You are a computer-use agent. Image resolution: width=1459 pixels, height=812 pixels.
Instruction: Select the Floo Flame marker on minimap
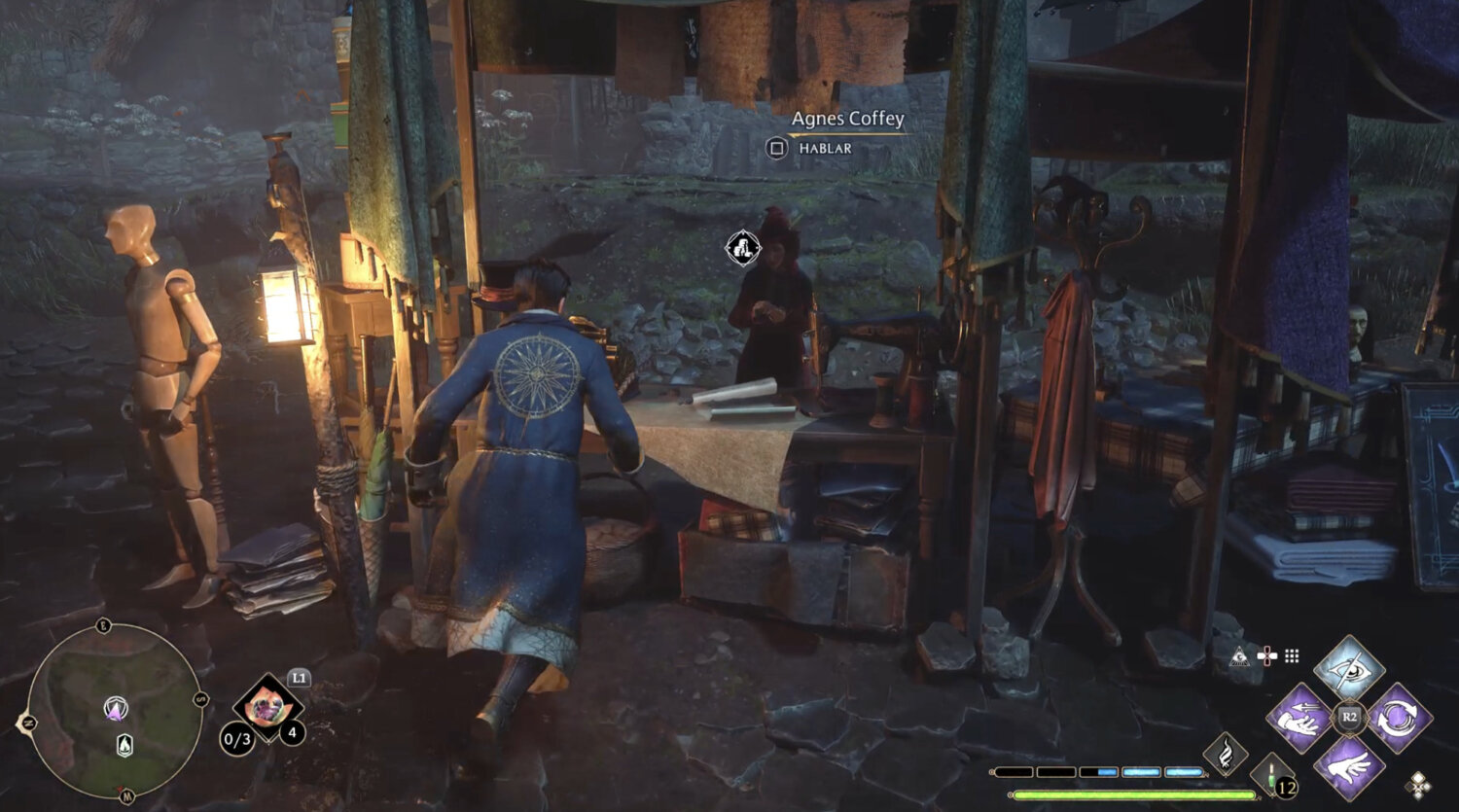[x=125, y=746]
